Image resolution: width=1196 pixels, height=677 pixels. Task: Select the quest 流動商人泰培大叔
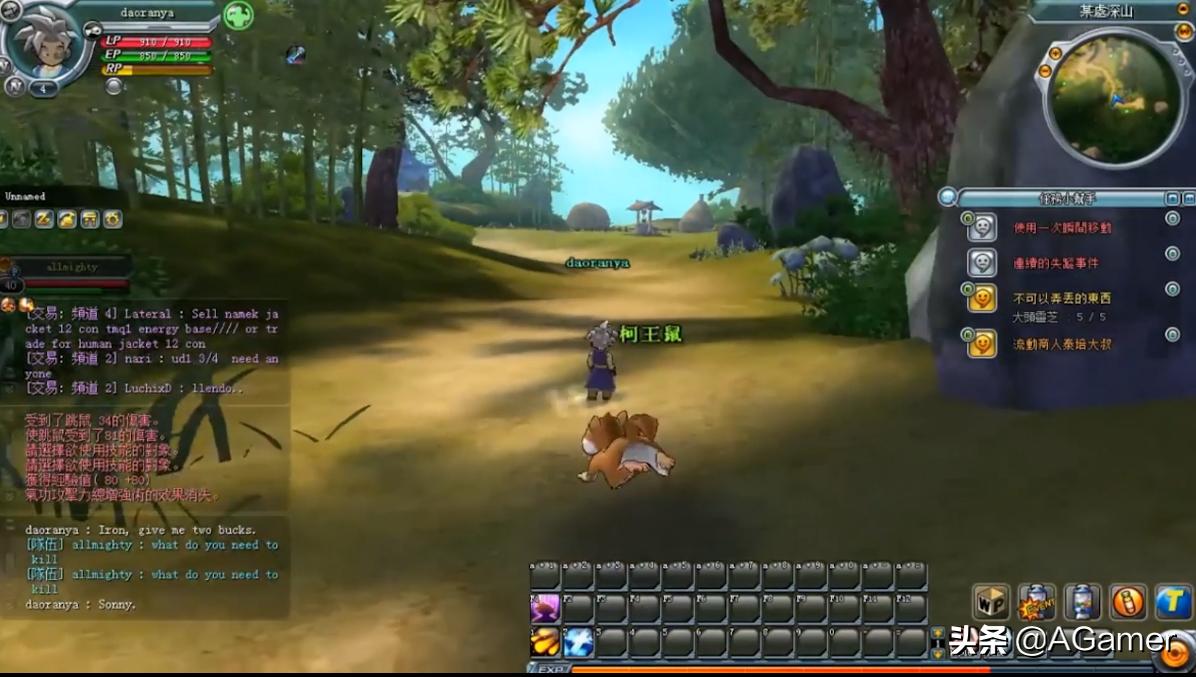click(x=1062, y=344)
